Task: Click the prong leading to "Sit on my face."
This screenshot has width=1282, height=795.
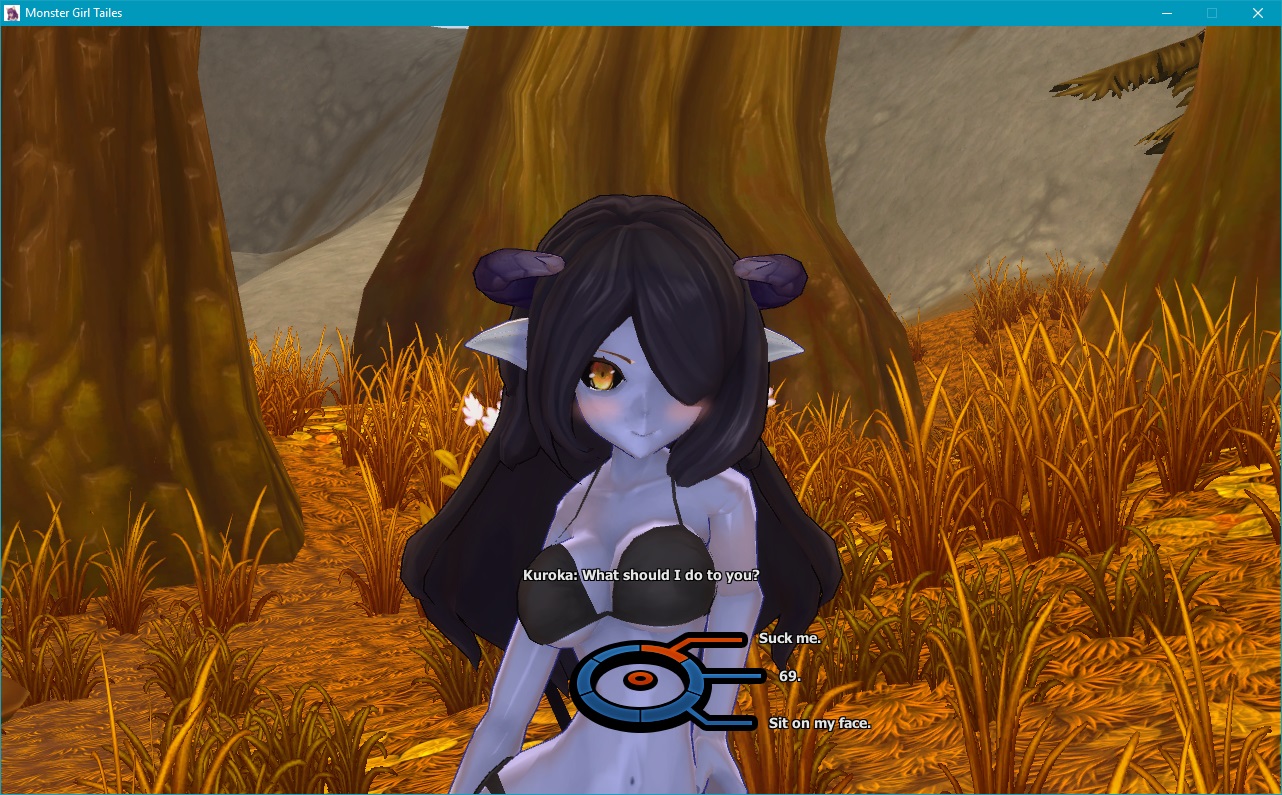Action: pos(729,722)
